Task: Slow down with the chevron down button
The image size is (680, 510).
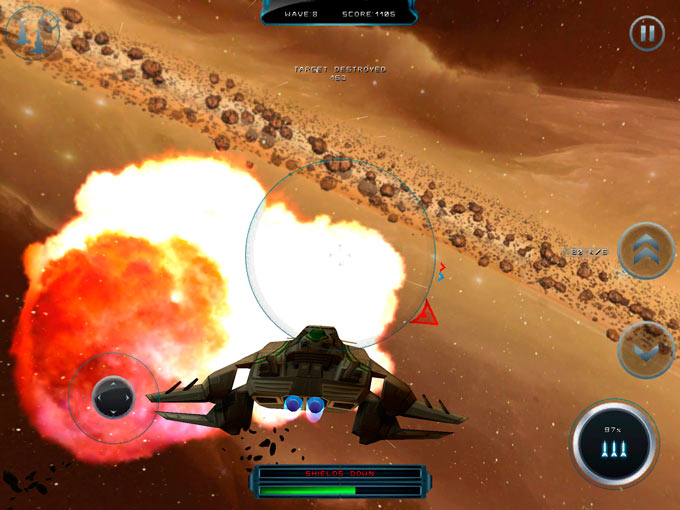Action: [646, 349]
